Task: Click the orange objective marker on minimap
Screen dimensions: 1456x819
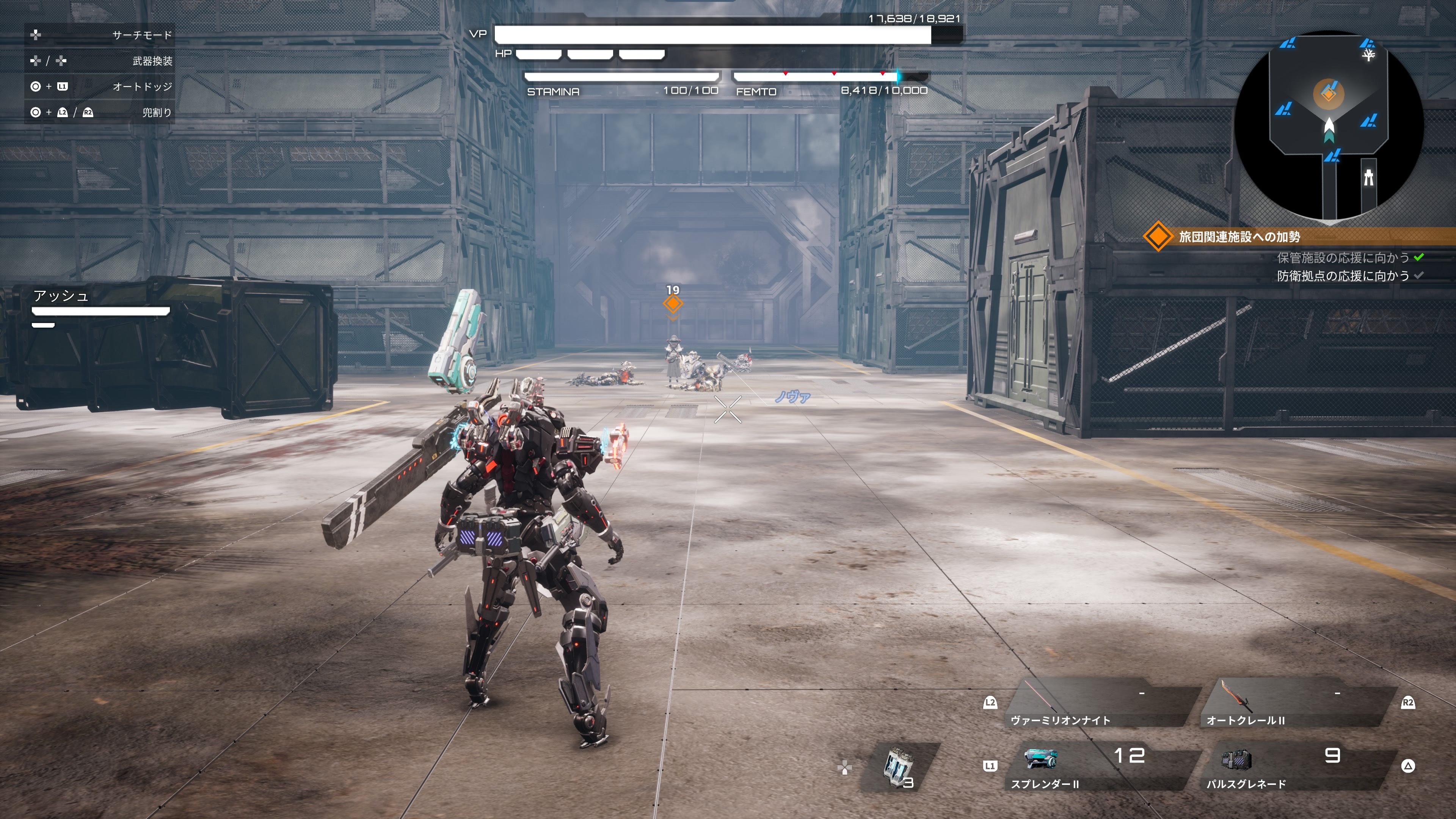Action: click(x=1329, y=93)
